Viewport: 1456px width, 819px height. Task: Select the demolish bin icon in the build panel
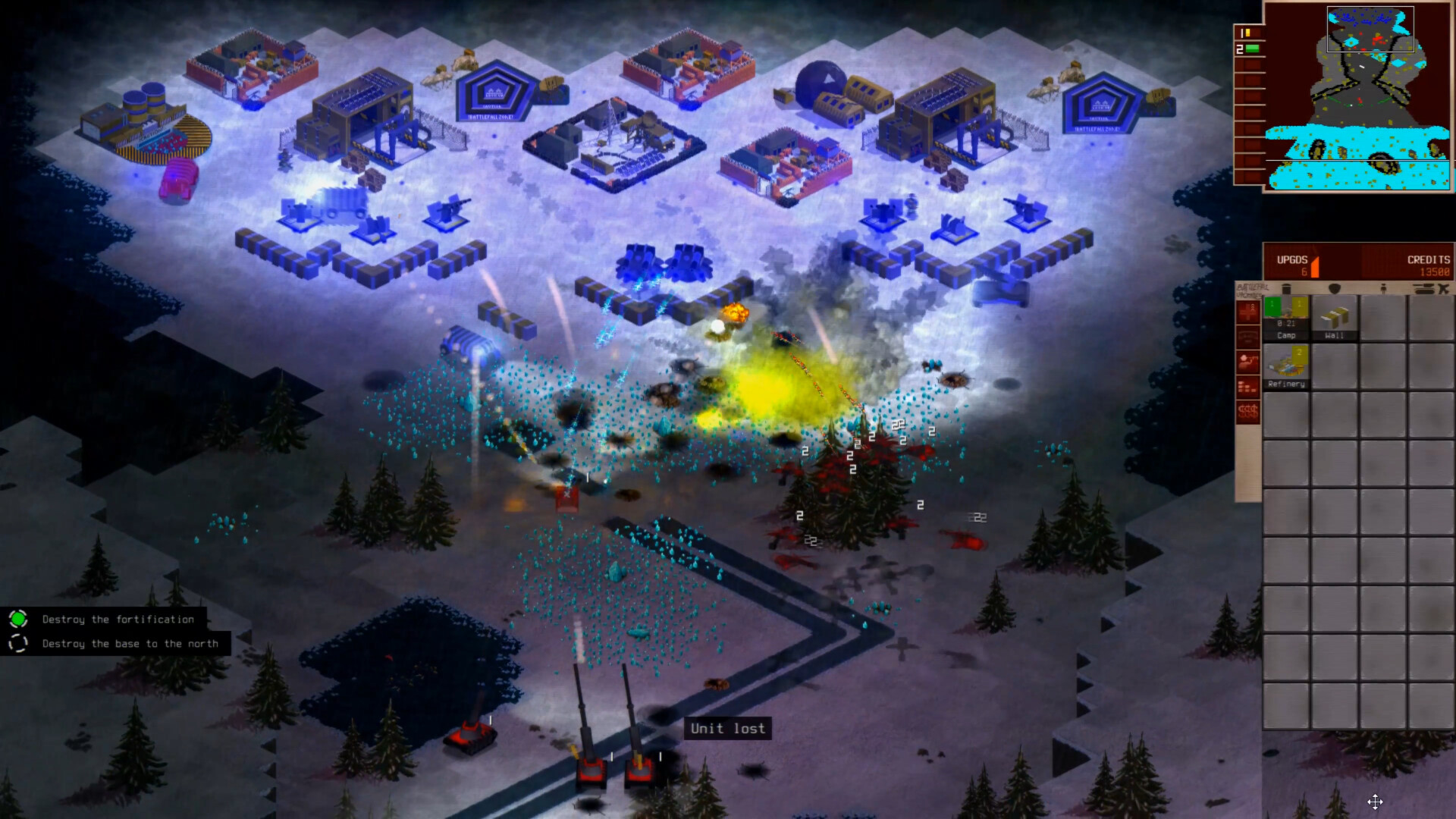[x=1287, y=287]
